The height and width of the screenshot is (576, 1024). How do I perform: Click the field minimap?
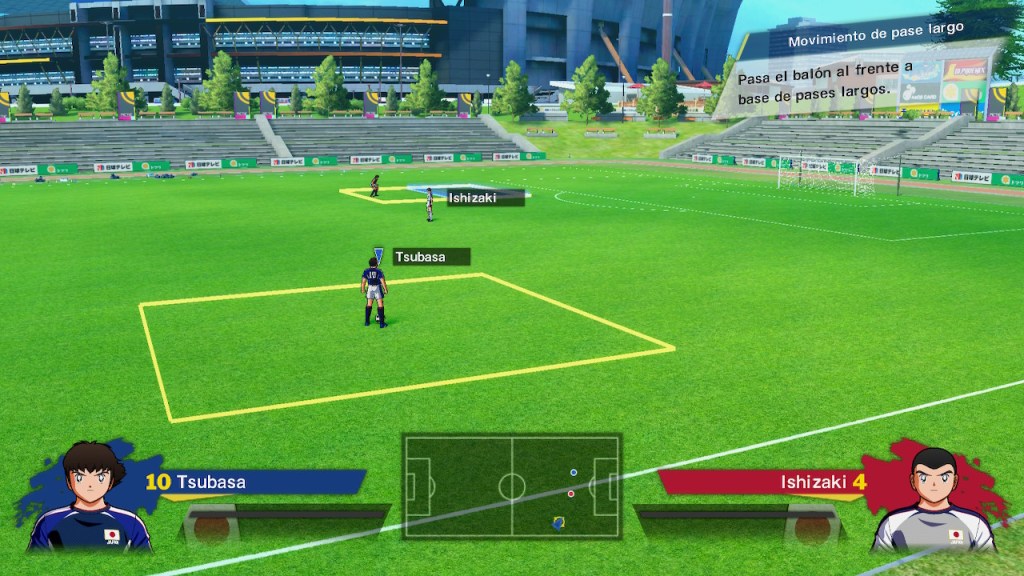[x=511, y=486]
